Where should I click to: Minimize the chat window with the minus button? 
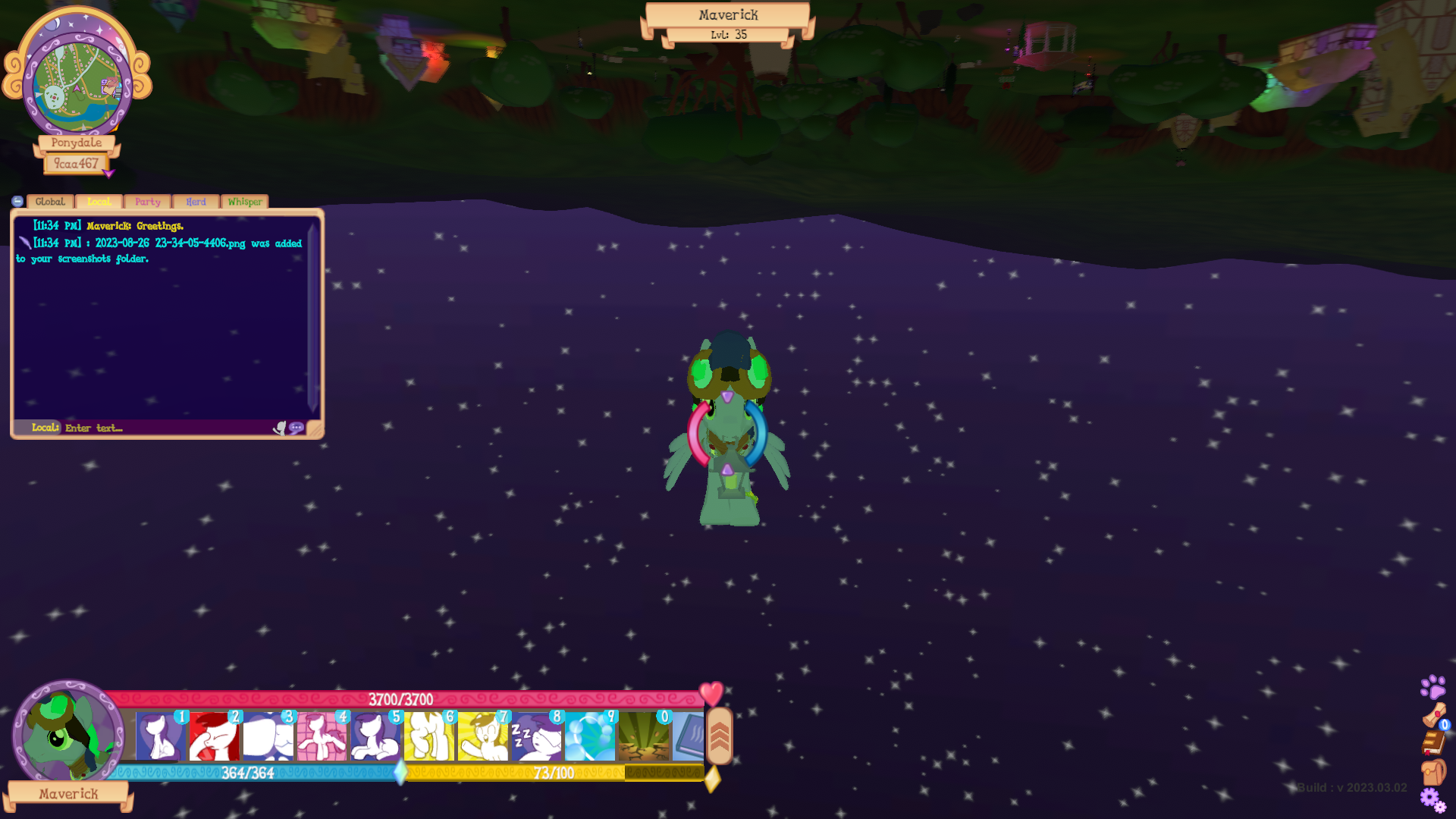[x=17, y=201]
